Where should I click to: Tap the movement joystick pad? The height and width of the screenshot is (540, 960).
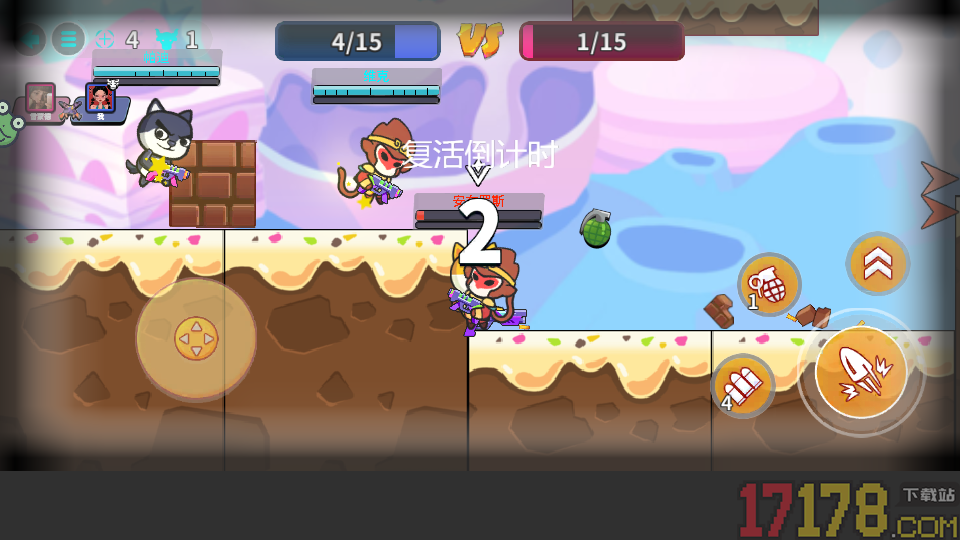[196, 339]
